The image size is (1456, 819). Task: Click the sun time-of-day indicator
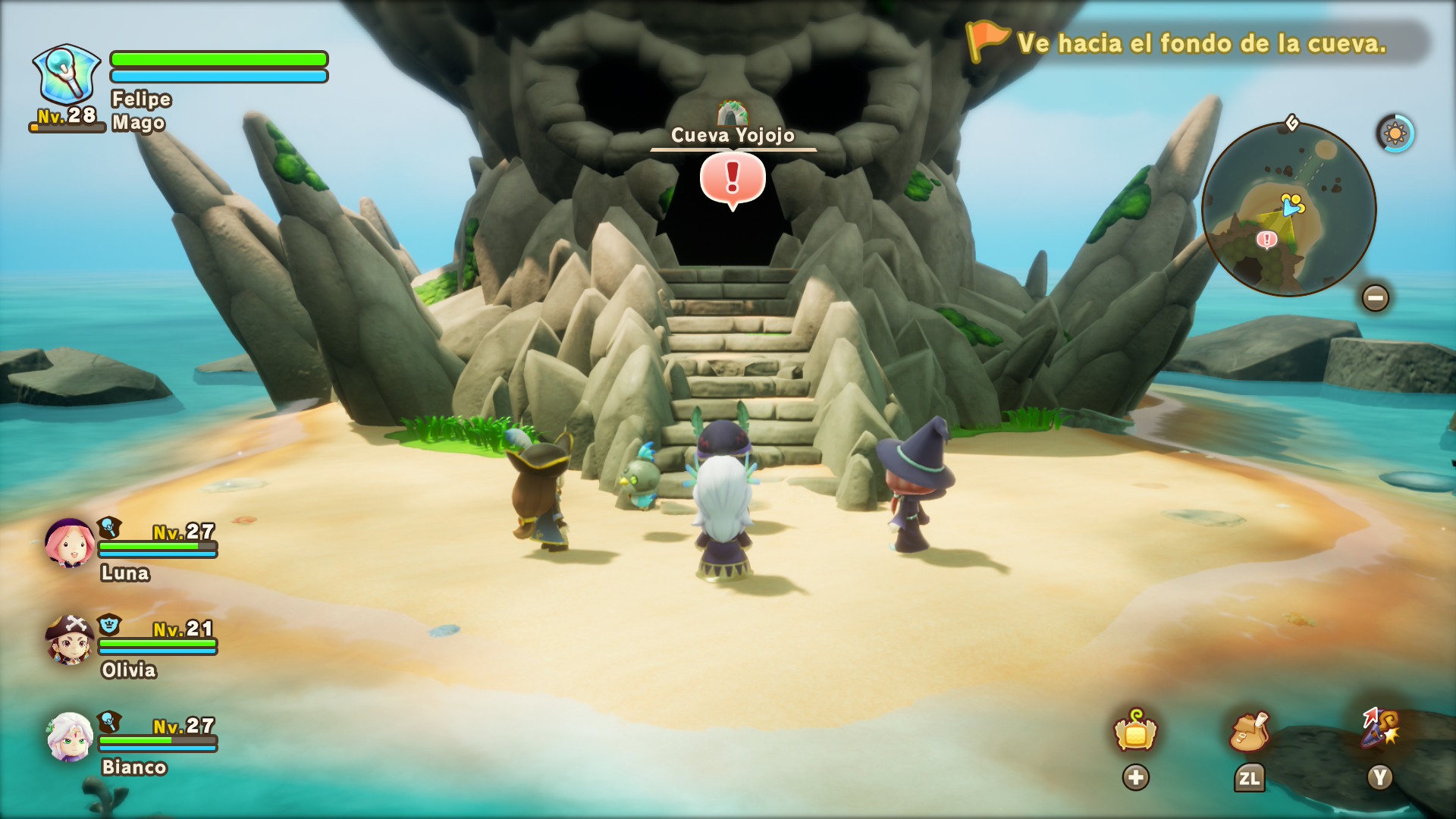coord(1395,134)
